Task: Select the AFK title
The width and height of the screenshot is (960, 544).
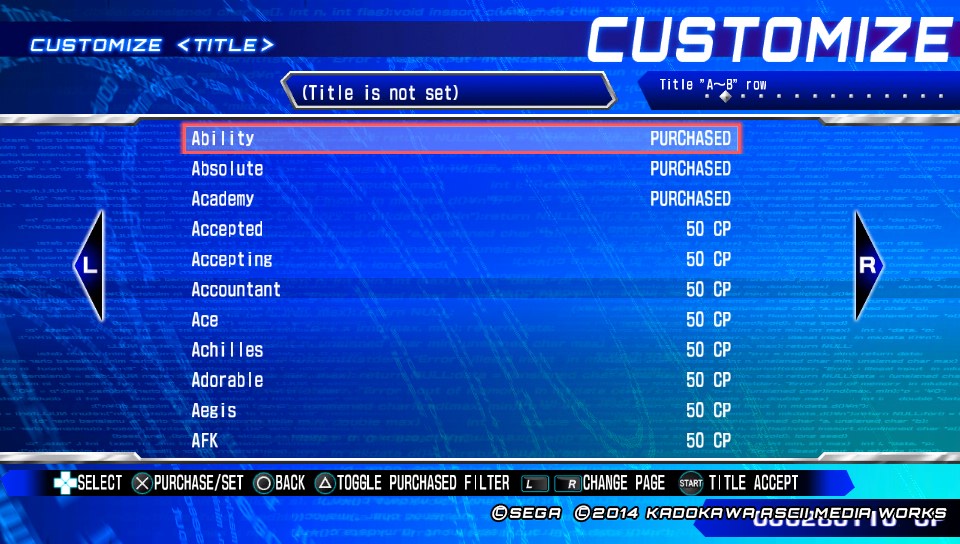Action: click(461, 440)
